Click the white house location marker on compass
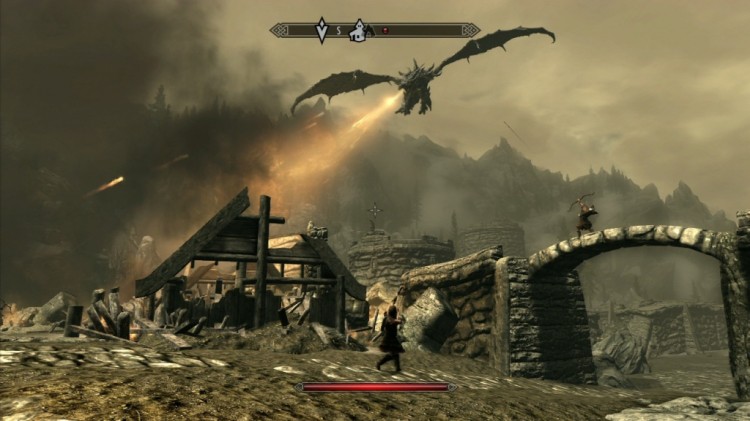The width and height of the screenshot is (750, 421). pyautogui.click(x=360, y=30)
